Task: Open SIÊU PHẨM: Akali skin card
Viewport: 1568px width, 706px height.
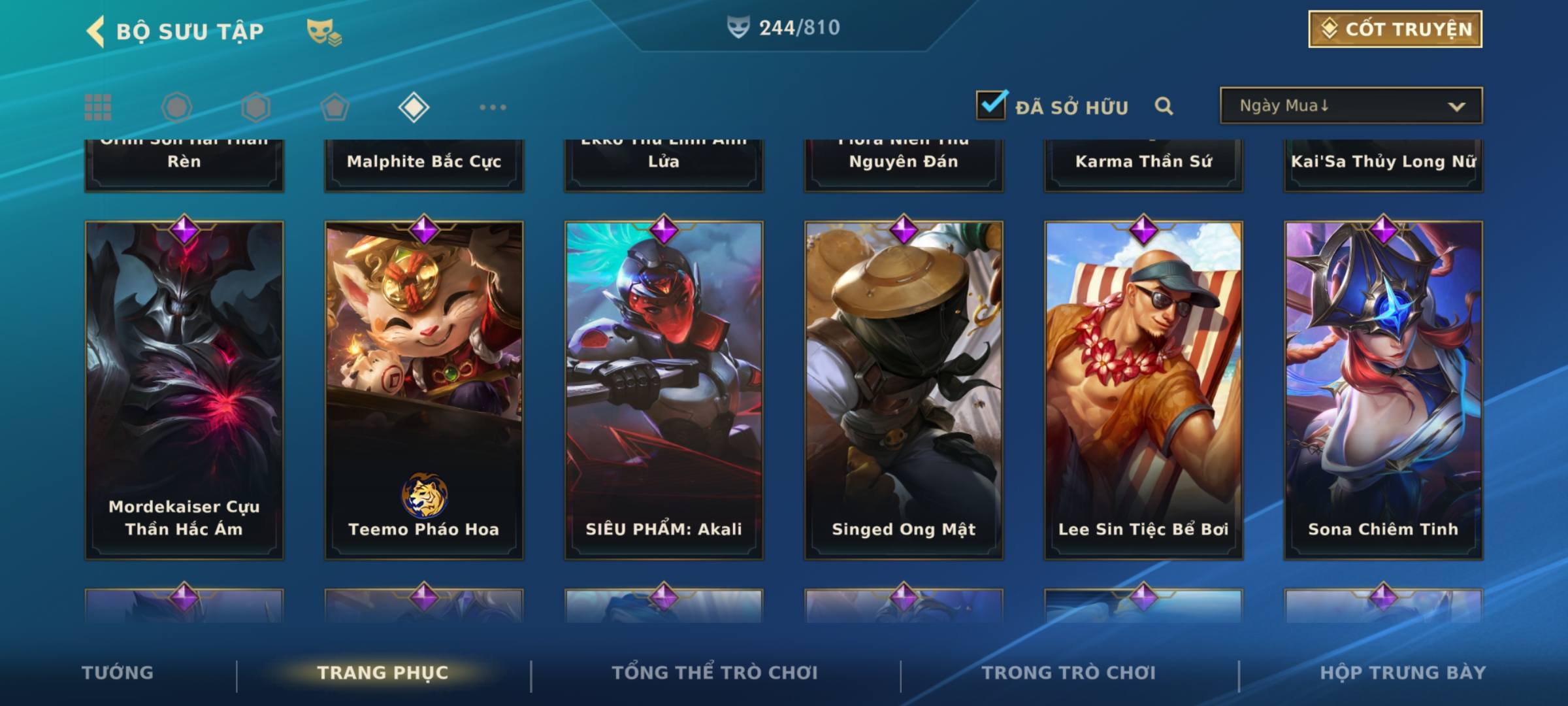Action: tap(664, 390)
